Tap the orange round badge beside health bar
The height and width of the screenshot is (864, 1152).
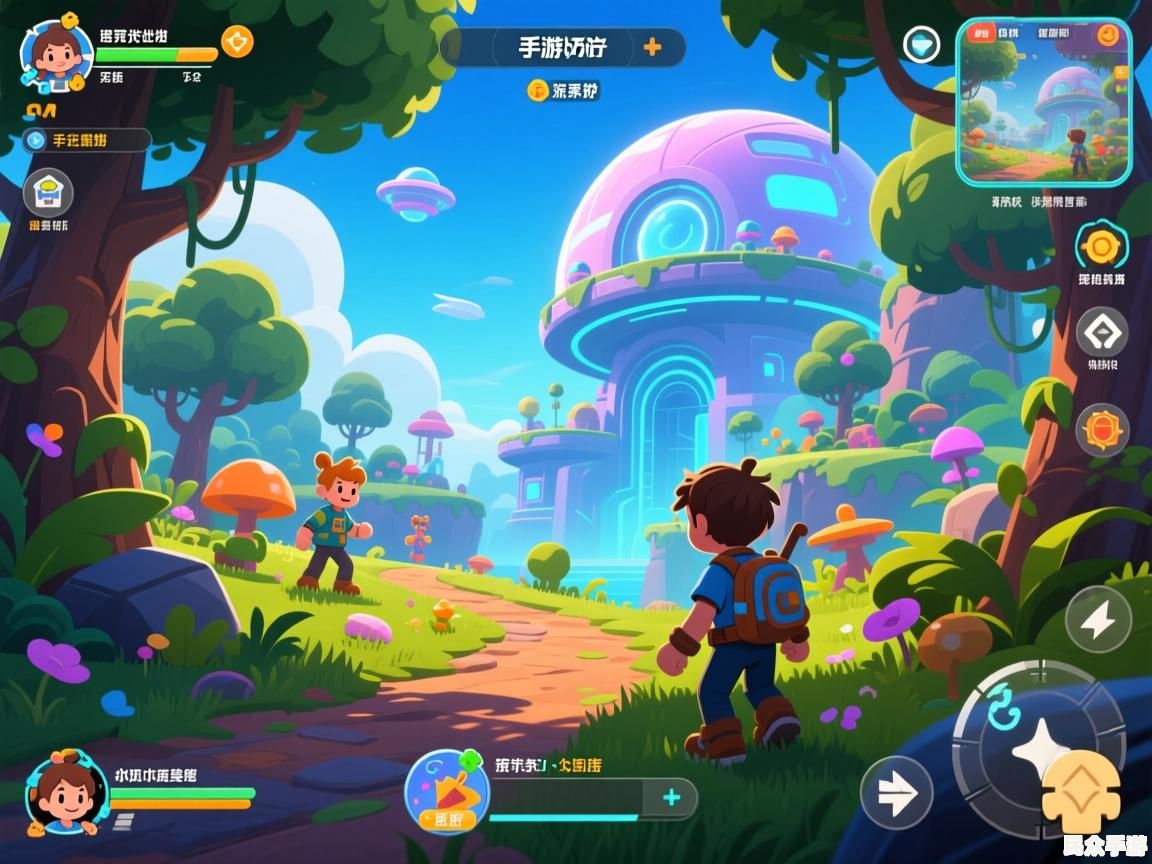pyautogui.click(x=237, y=42)
